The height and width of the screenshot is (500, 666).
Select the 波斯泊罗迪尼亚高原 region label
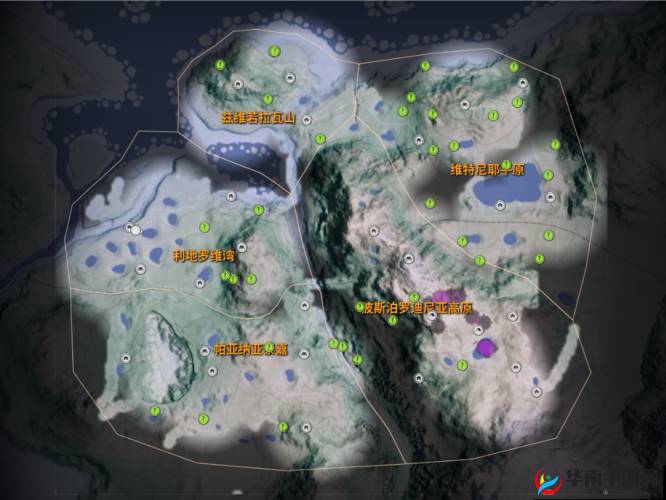[x=416, y=308]
